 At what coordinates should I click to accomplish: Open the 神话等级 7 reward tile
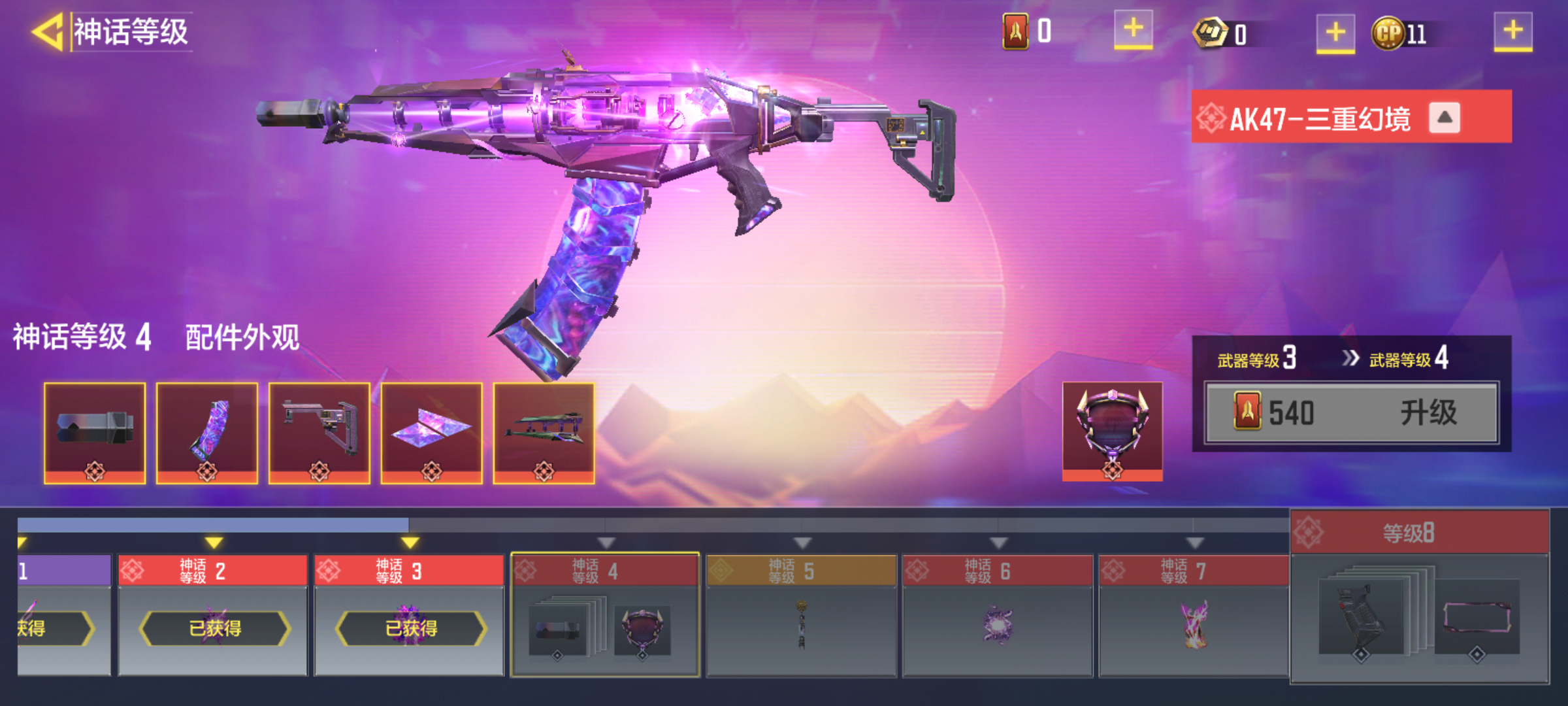point(1194,614)
